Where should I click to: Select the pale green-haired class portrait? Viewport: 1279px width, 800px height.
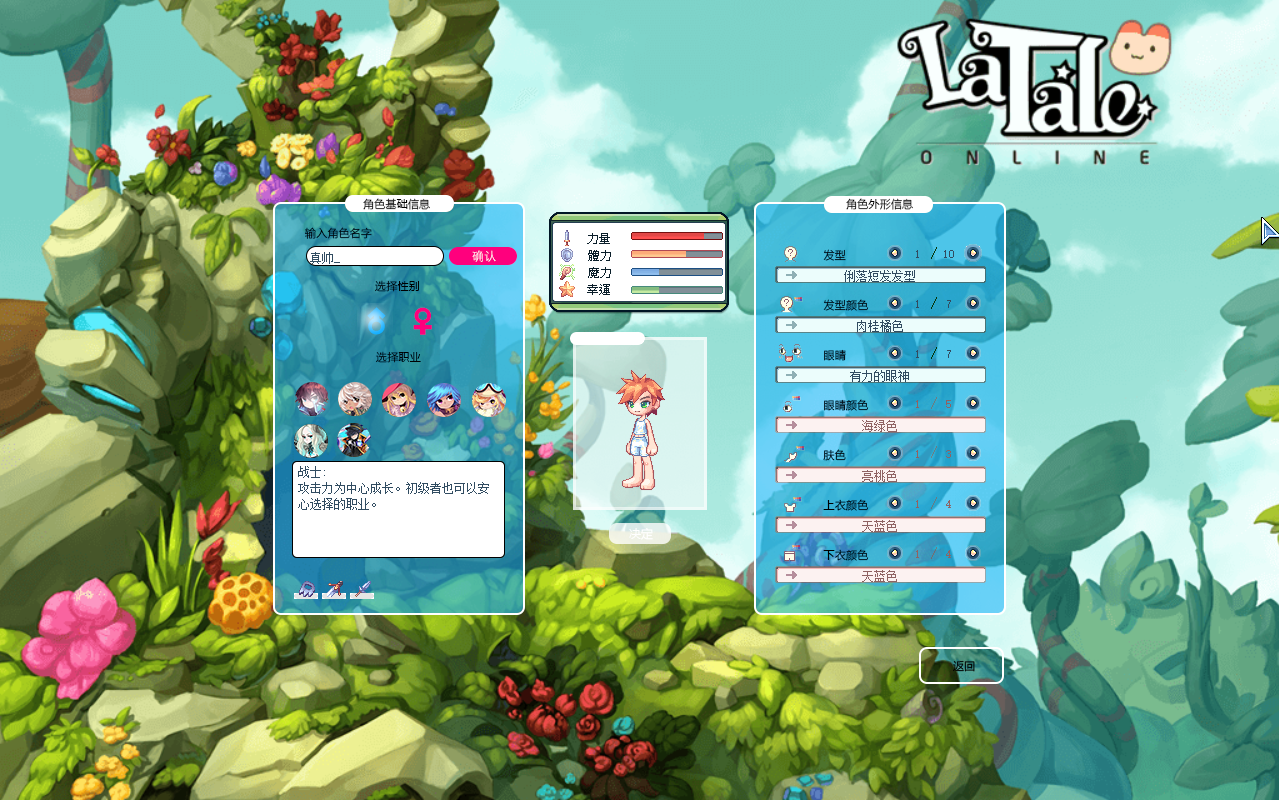311,440
